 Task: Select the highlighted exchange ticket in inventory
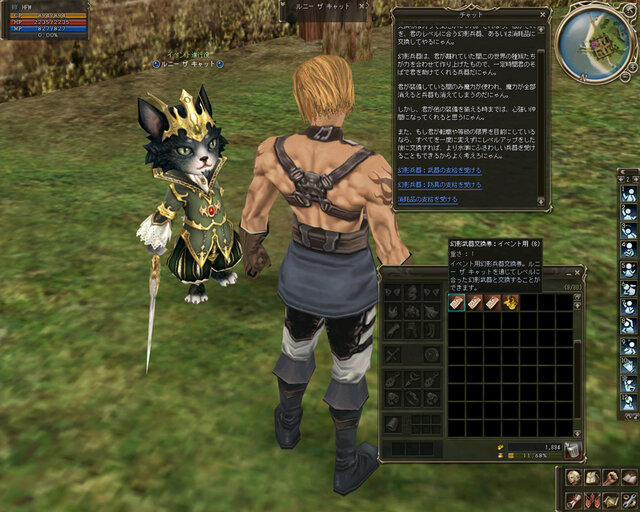point(456,302)
